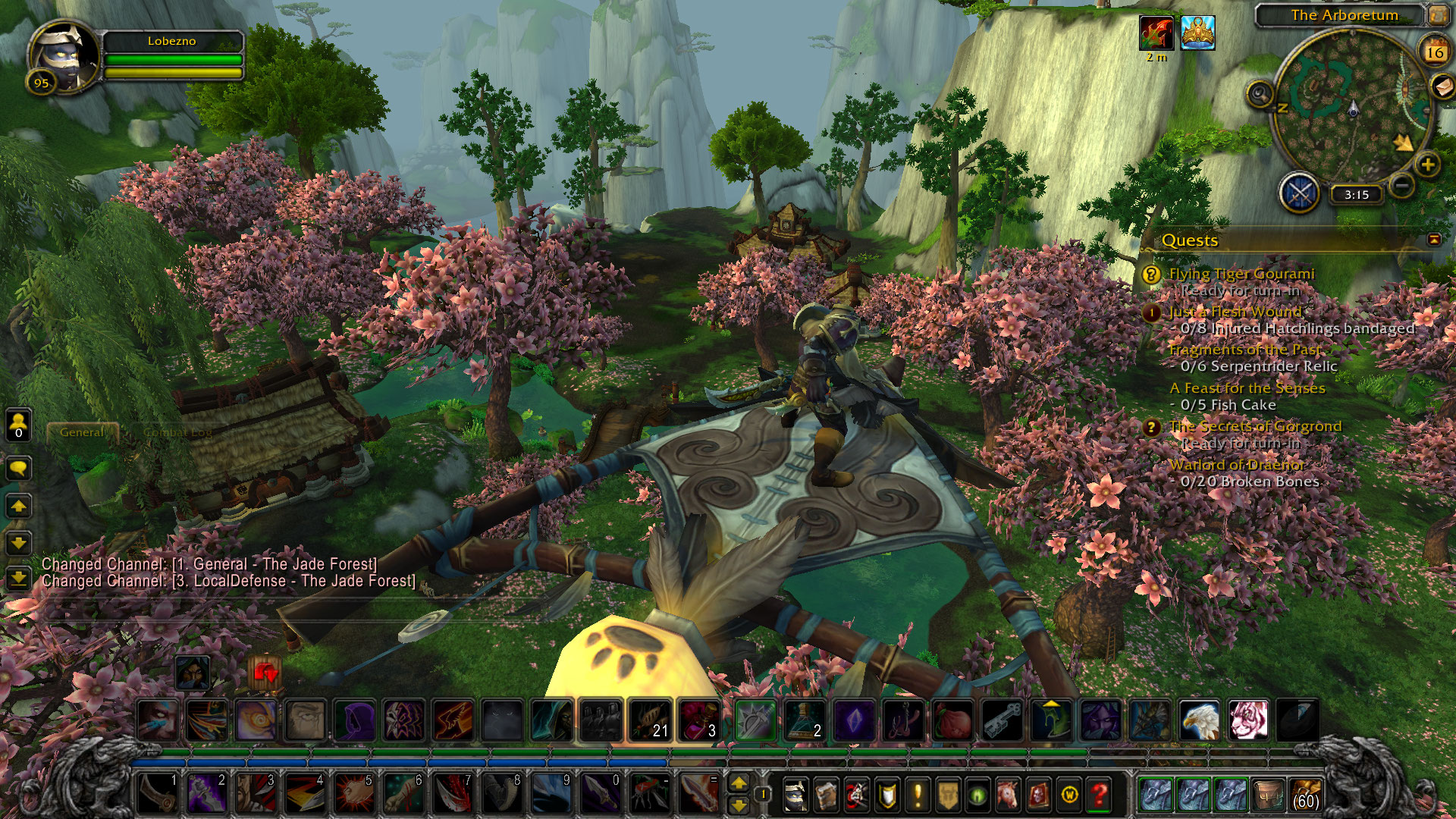Check the mail envelope icon
This screenshot has width=1456, height=819.
click(1442, 87)
